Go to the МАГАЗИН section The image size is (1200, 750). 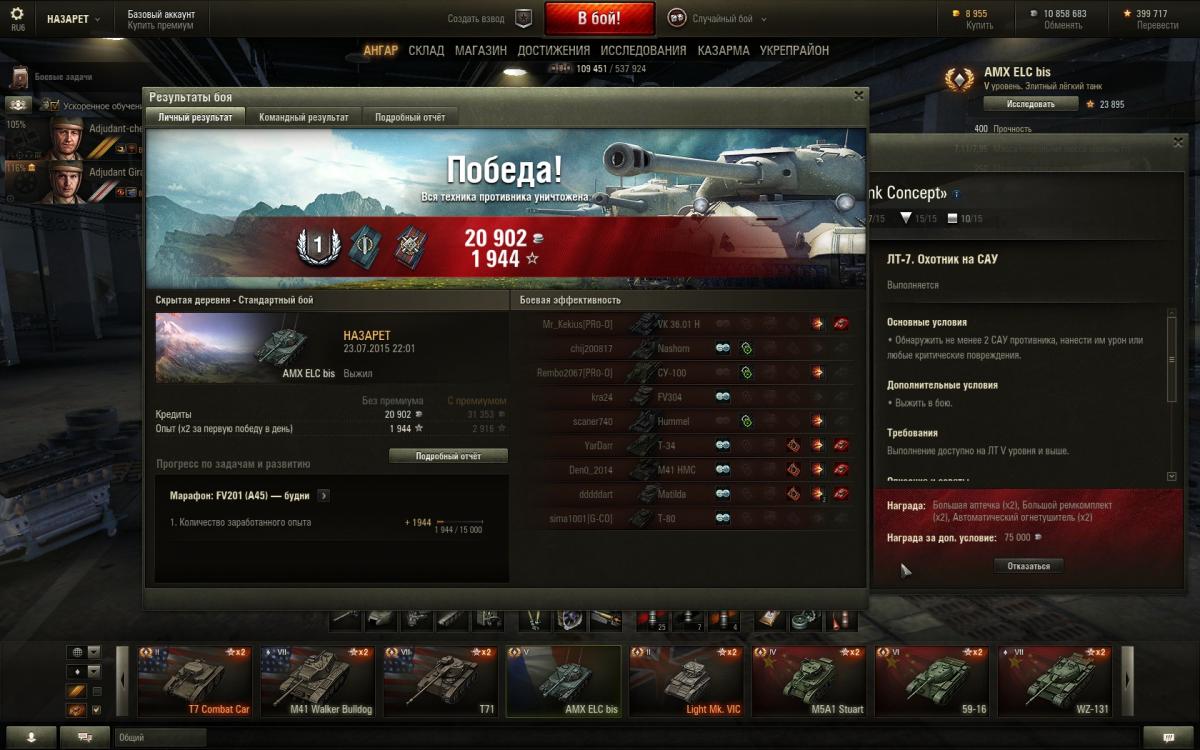480,50
